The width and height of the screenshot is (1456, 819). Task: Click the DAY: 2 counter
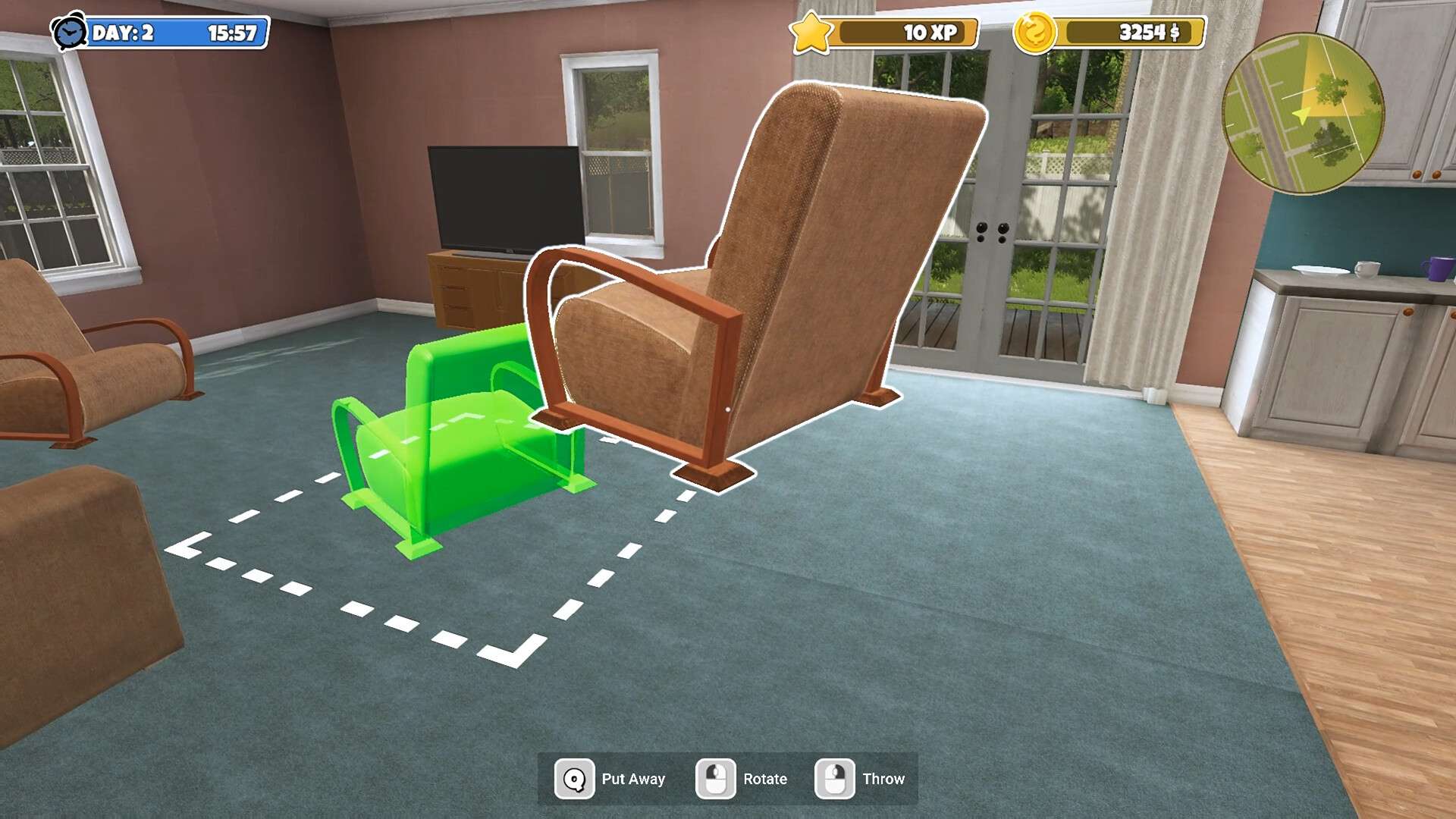point(129,33)
